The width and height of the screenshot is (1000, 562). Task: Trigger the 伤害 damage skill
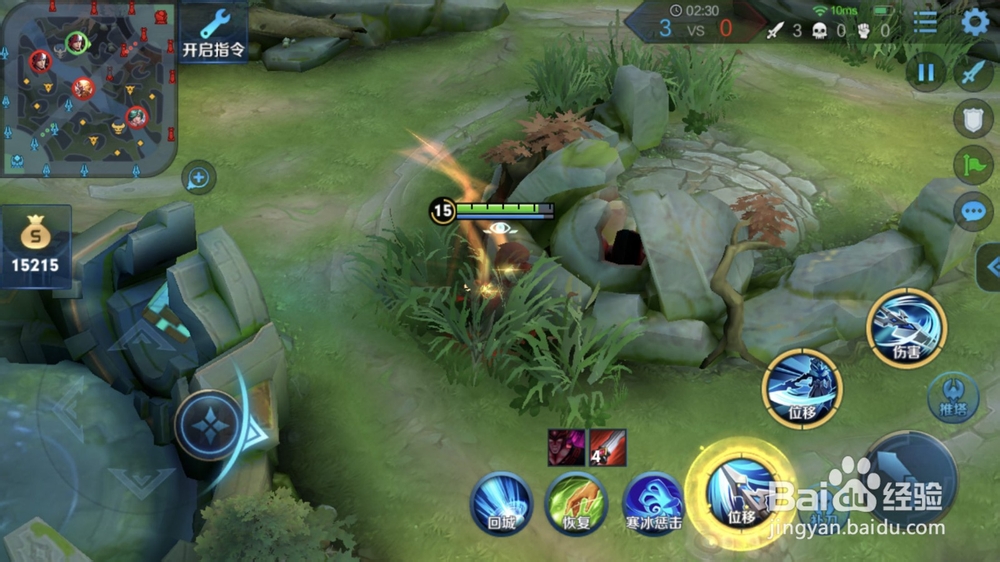pos(906,327)
